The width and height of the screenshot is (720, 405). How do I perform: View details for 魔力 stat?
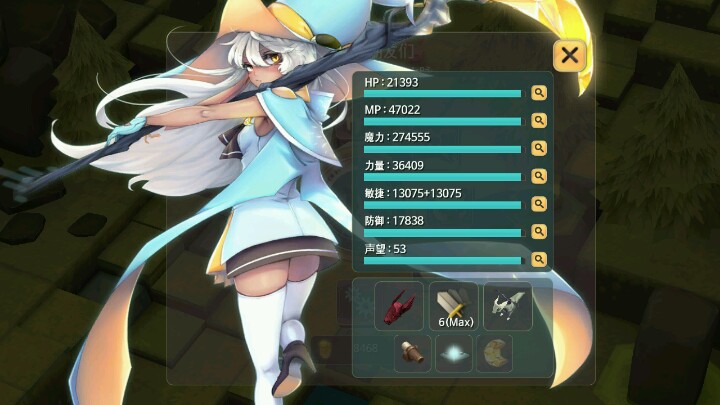539,148
